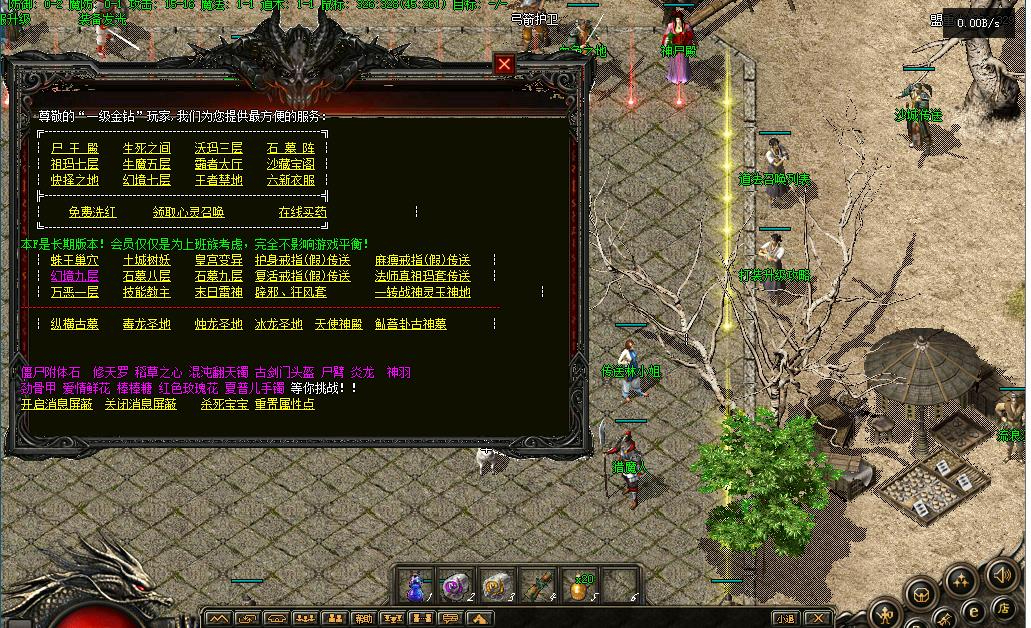Teleport to 末日雷神
The image size is (1031, 628).
[x=219, y=292]
